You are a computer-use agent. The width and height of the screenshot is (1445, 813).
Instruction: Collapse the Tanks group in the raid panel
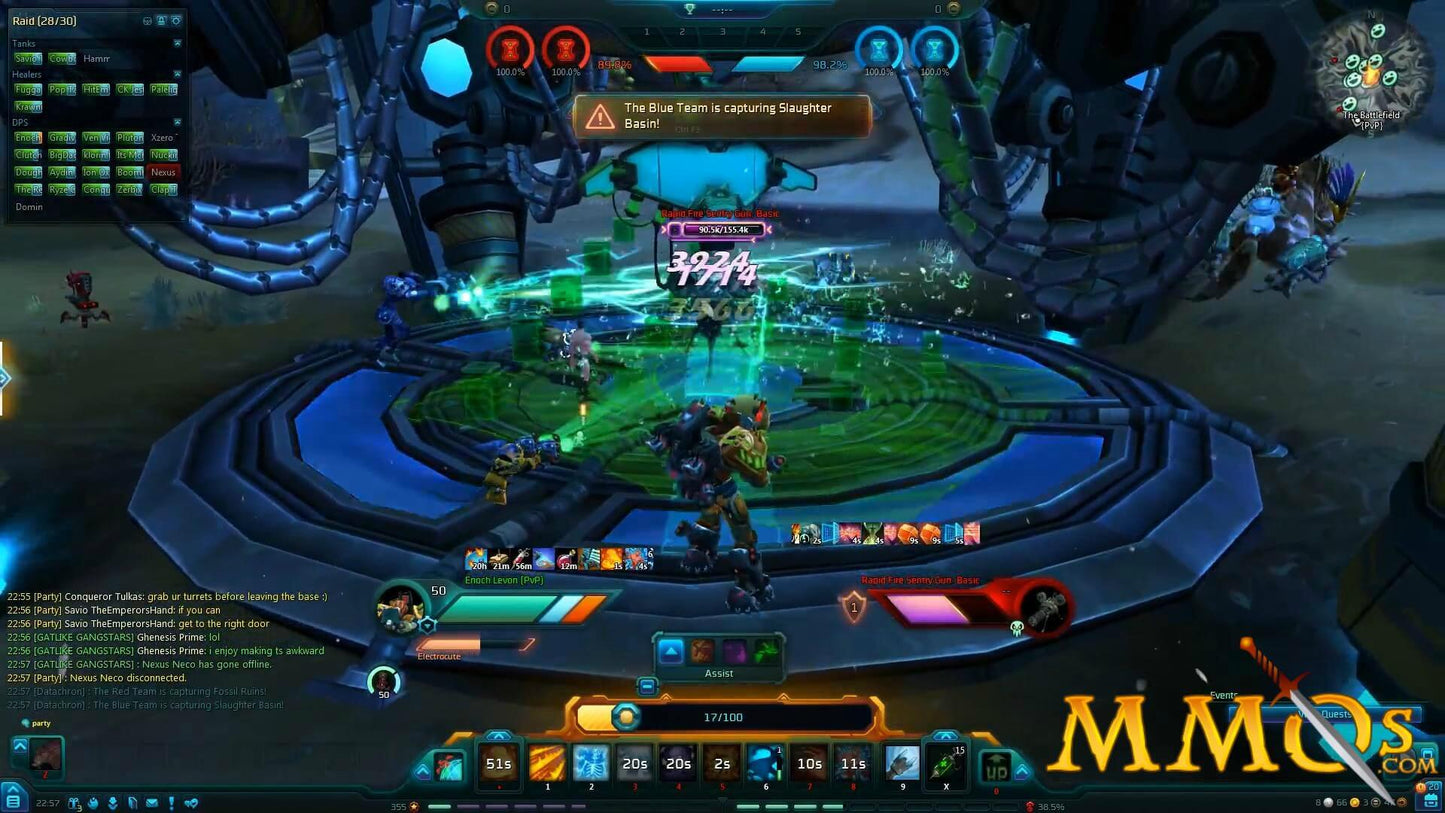pos(178,43)
